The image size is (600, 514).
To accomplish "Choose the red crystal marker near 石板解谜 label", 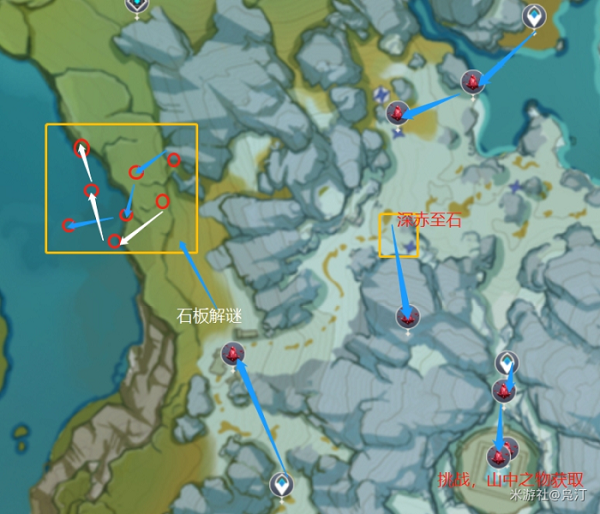I will tap(233, 354).
